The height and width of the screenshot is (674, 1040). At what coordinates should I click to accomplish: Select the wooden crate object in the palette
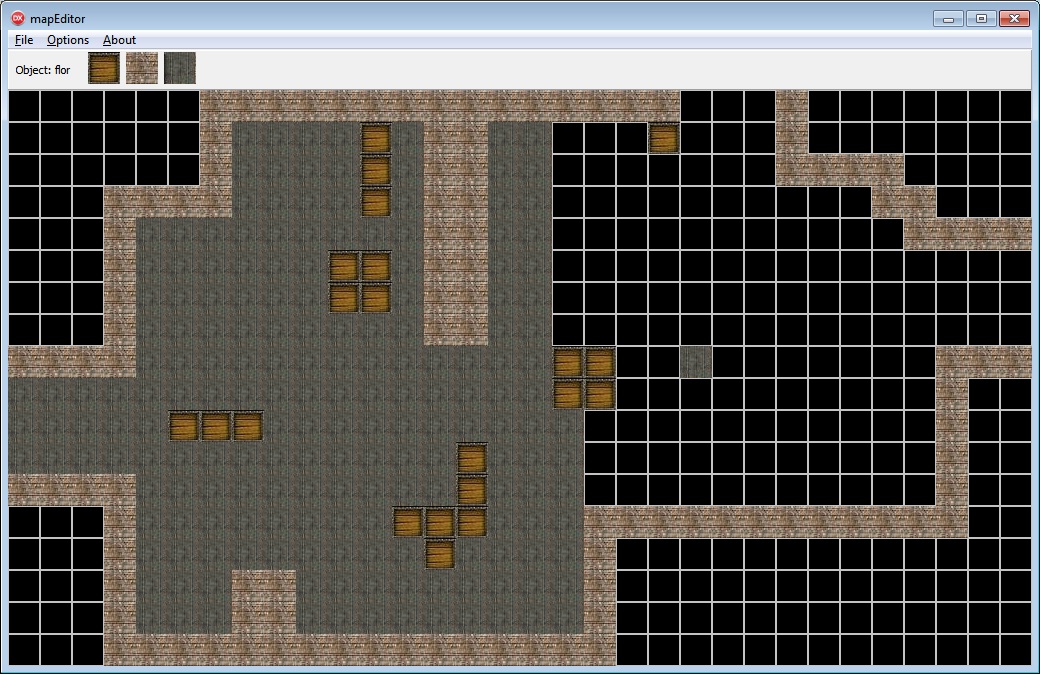104,68
